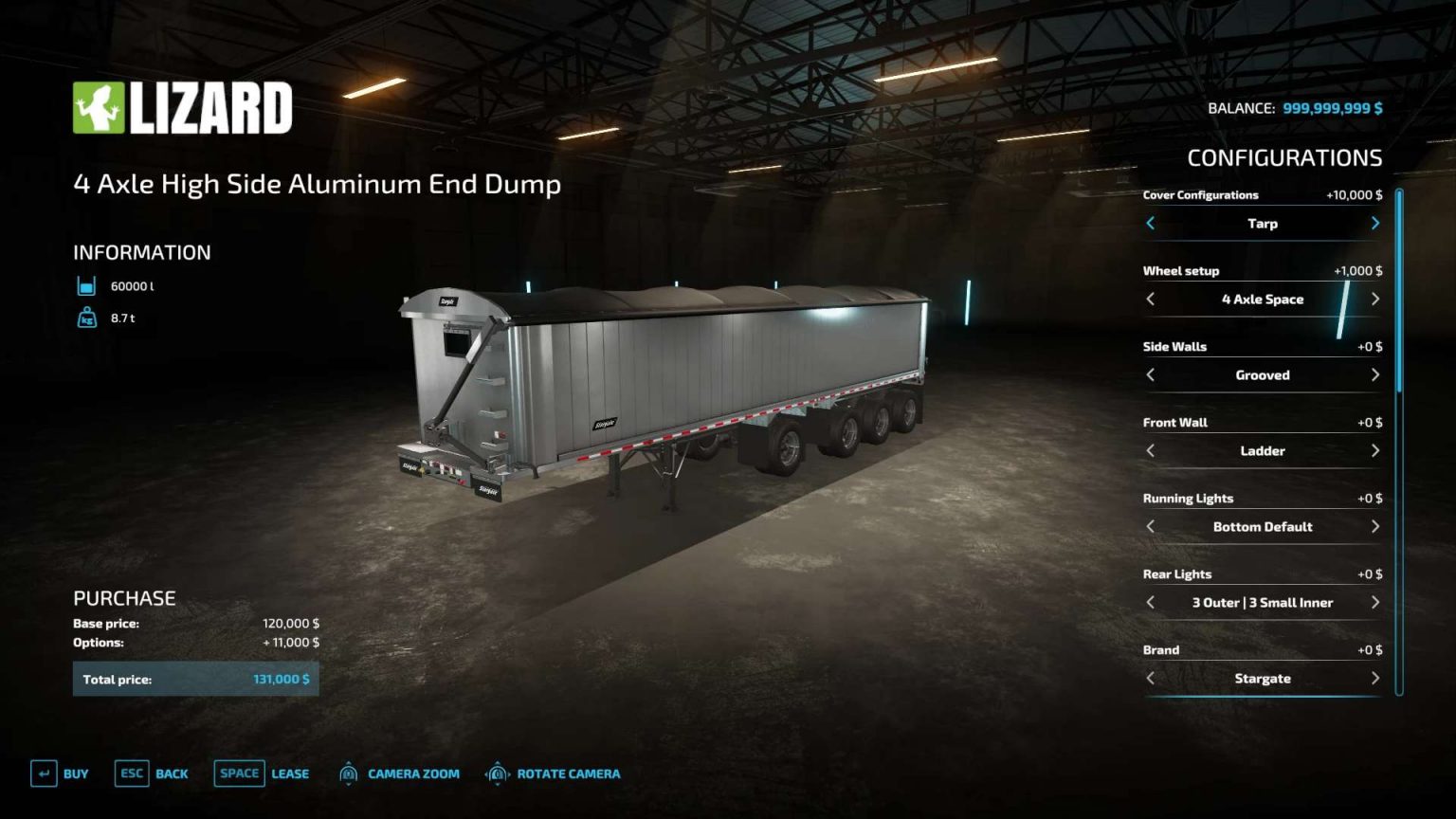Switch Side Walls to next option

pyautogui.click(x=1375, y=375)
